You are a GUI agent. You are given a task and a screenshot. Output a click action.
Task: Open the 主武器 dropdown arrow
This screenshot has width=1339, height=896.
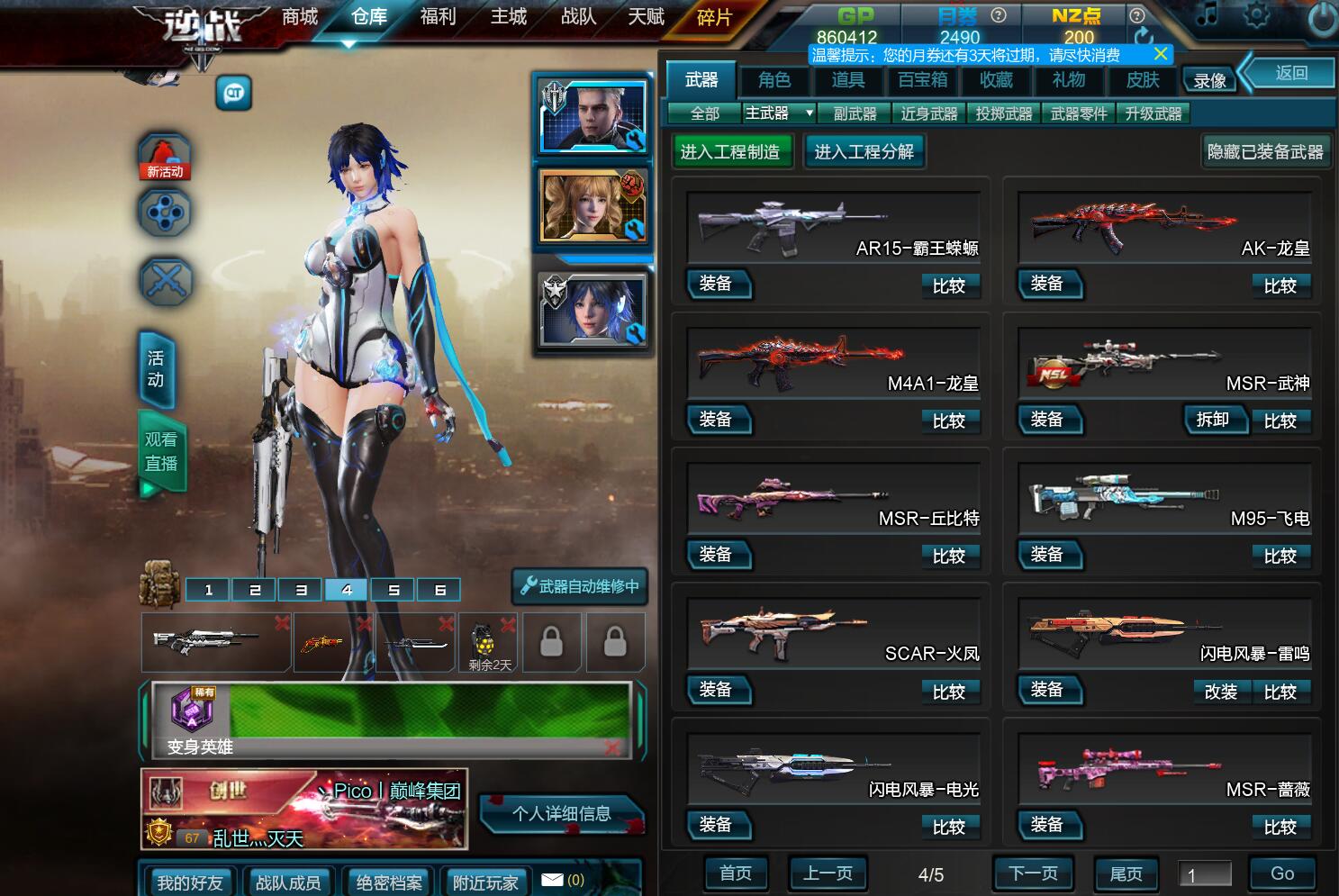tap(808, 113)
